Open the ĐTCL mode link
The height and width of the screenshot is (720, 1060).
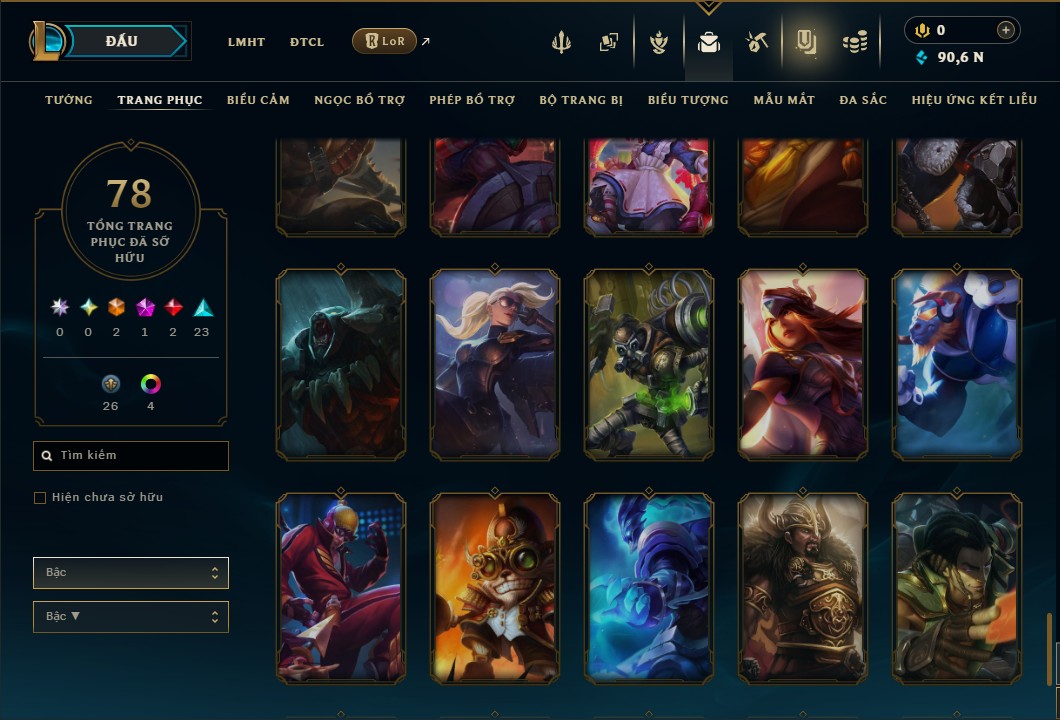click(307, 42)
